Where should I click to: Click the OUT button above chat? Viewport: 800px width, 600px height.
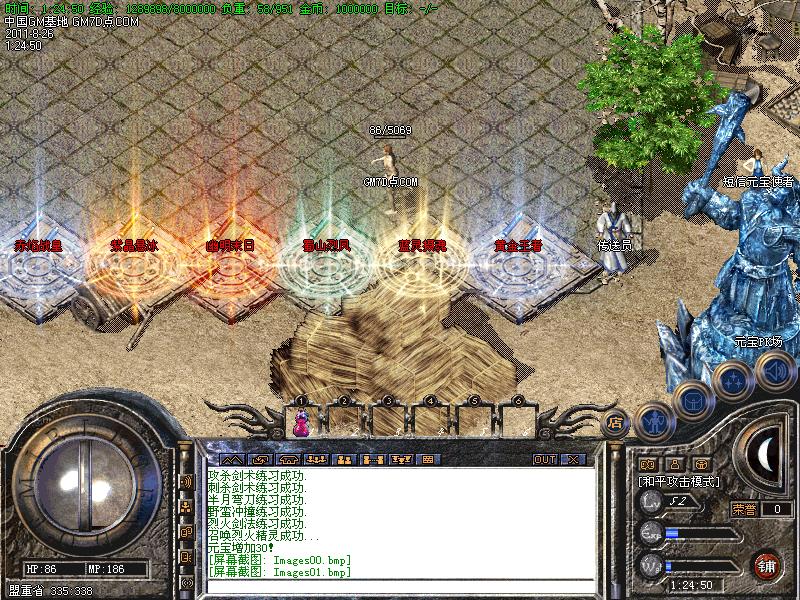tap(544, 459)
